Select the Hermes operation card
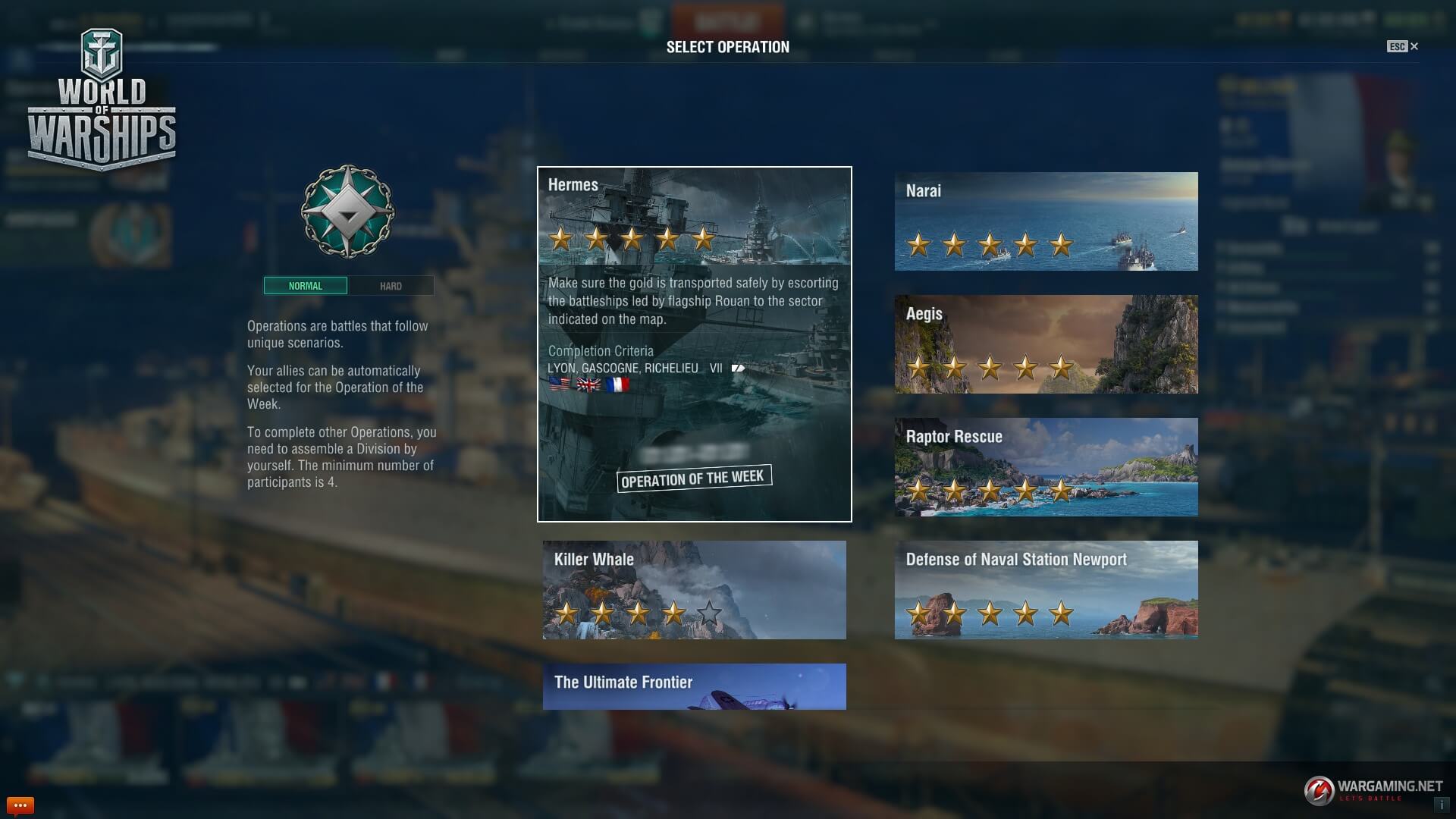Viewport: 1456px width, 819px height. tap(694, 344)
